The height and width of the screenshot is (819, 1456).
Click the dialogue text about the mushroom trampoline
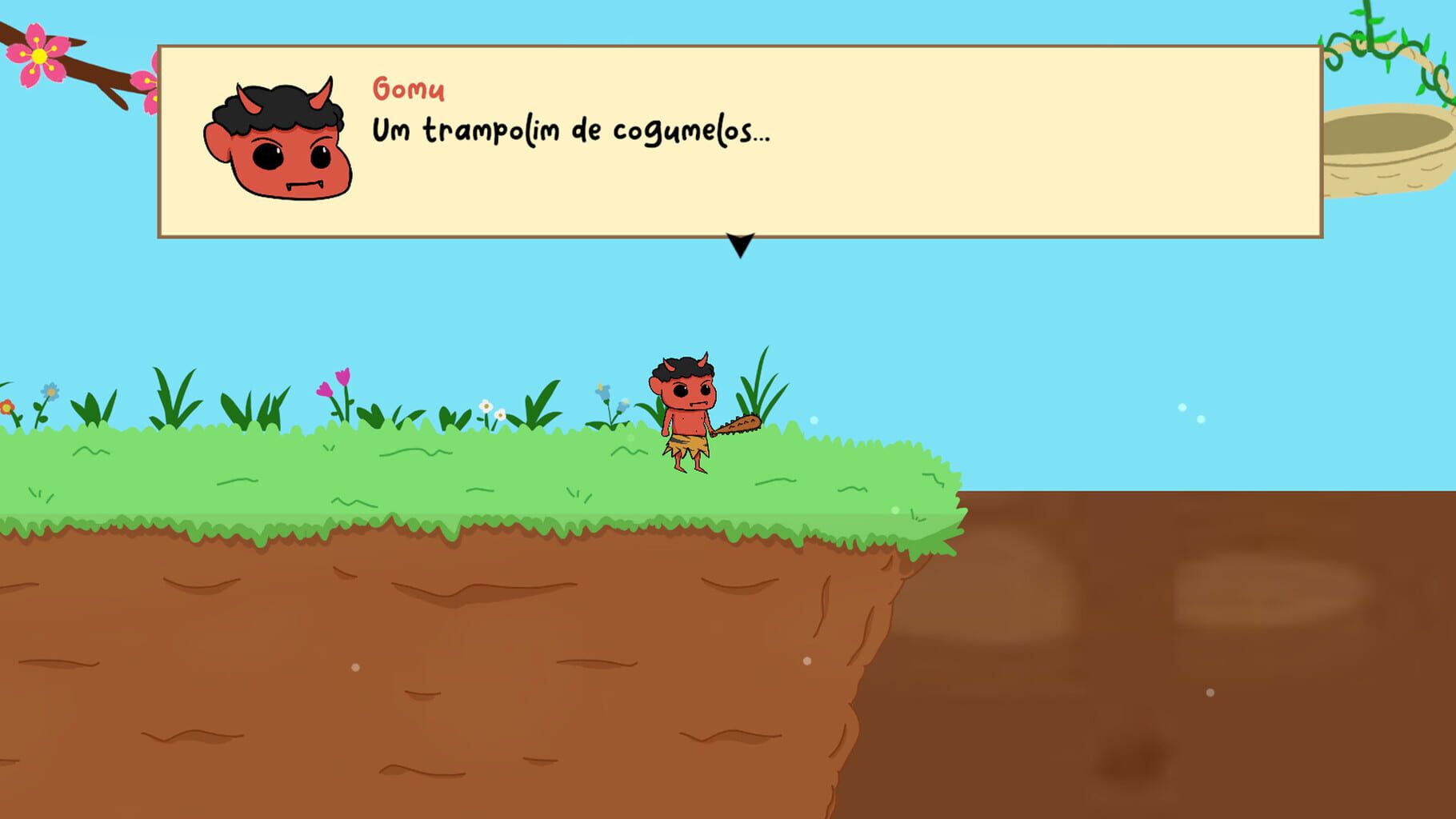tap(570, 132)
